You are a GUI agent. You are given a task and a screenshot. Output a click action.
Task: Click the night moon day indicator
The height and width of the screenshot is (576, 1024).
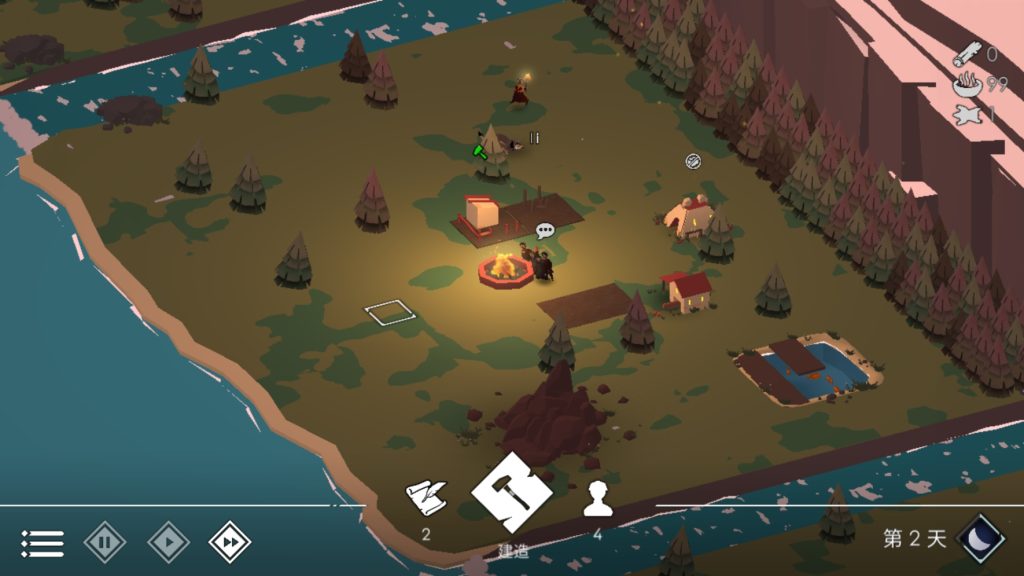click(981, 538)
